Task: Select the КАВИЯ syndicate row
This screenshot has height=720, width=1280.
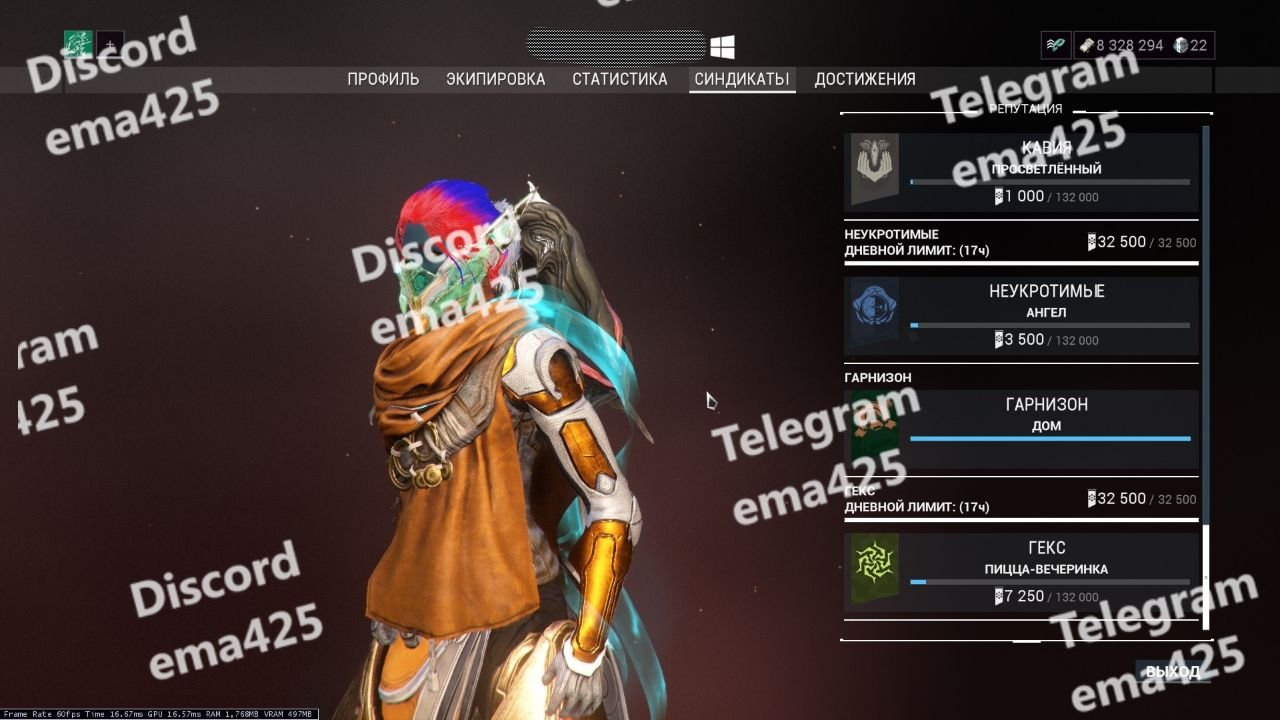Action: (x=1021, y=173)
